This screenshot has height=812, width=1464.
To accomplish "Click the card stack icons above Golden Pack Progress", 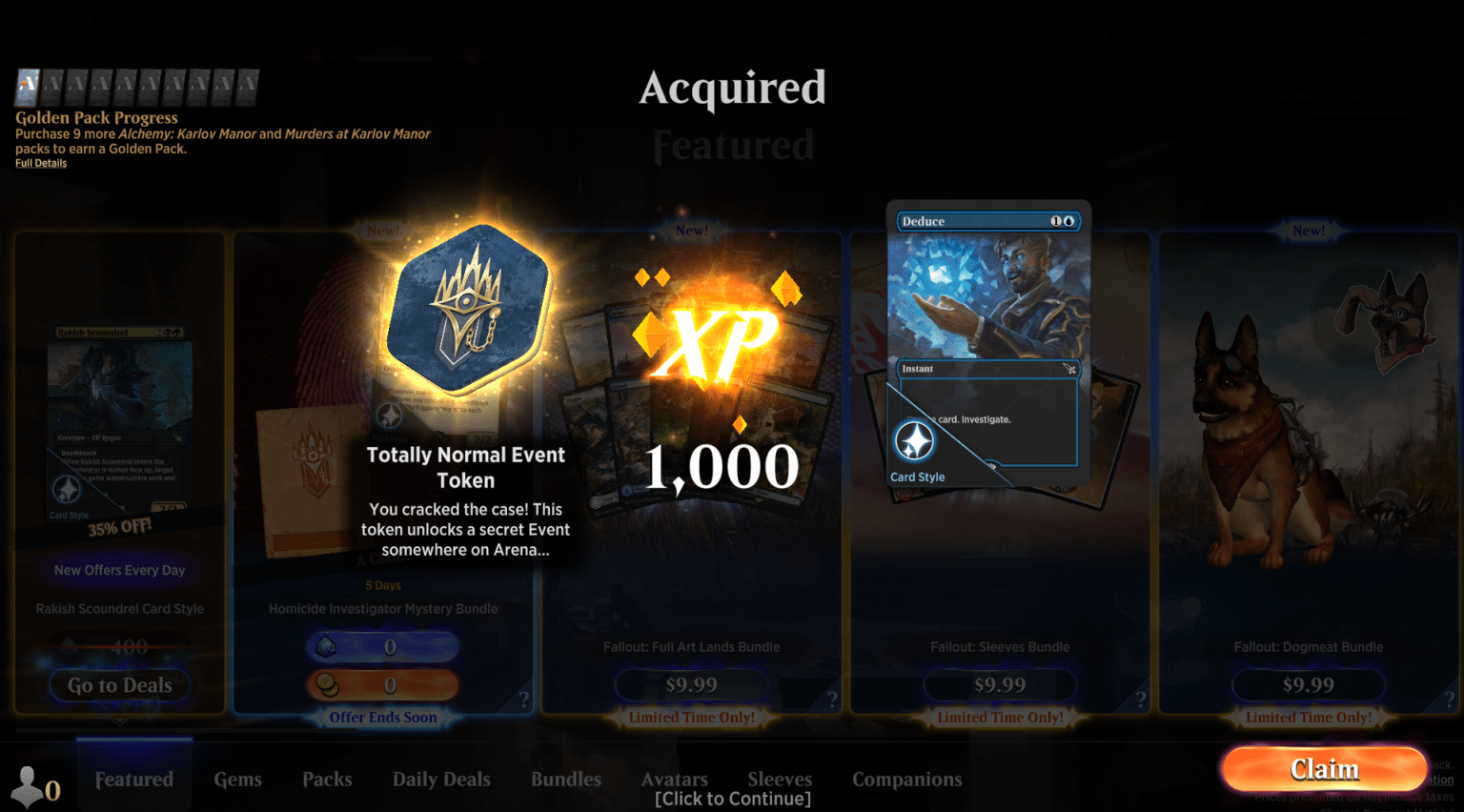I will coord(136,86).
